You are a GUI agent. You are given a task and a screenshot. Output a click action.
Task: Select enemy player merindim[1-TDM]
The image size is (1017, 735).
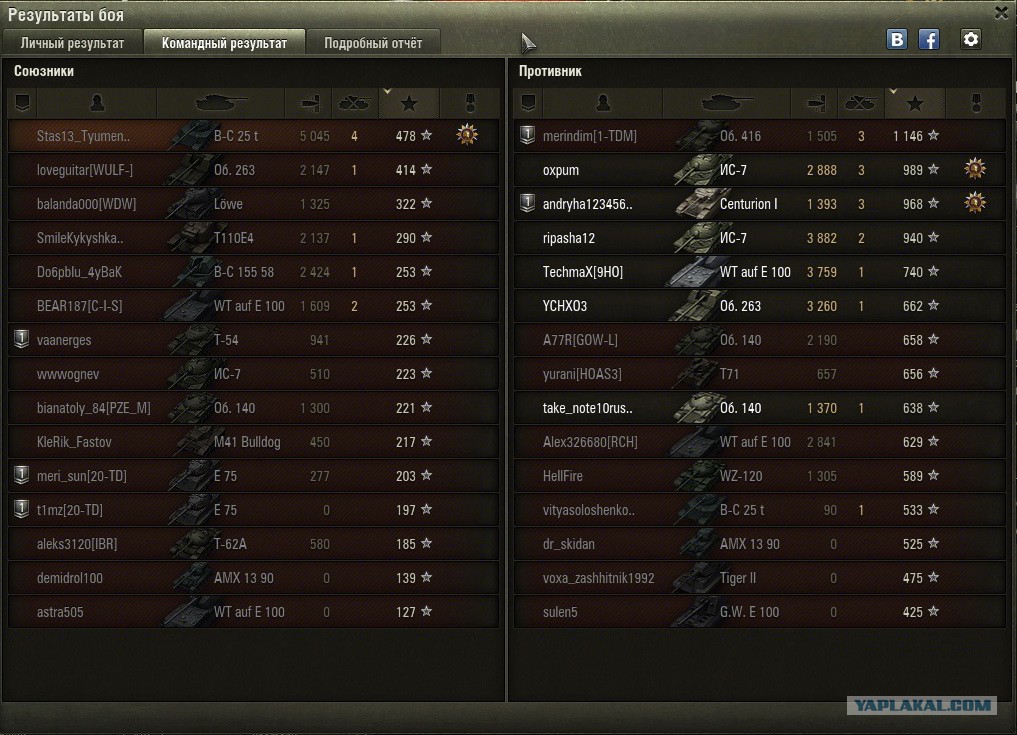(759, 136)
